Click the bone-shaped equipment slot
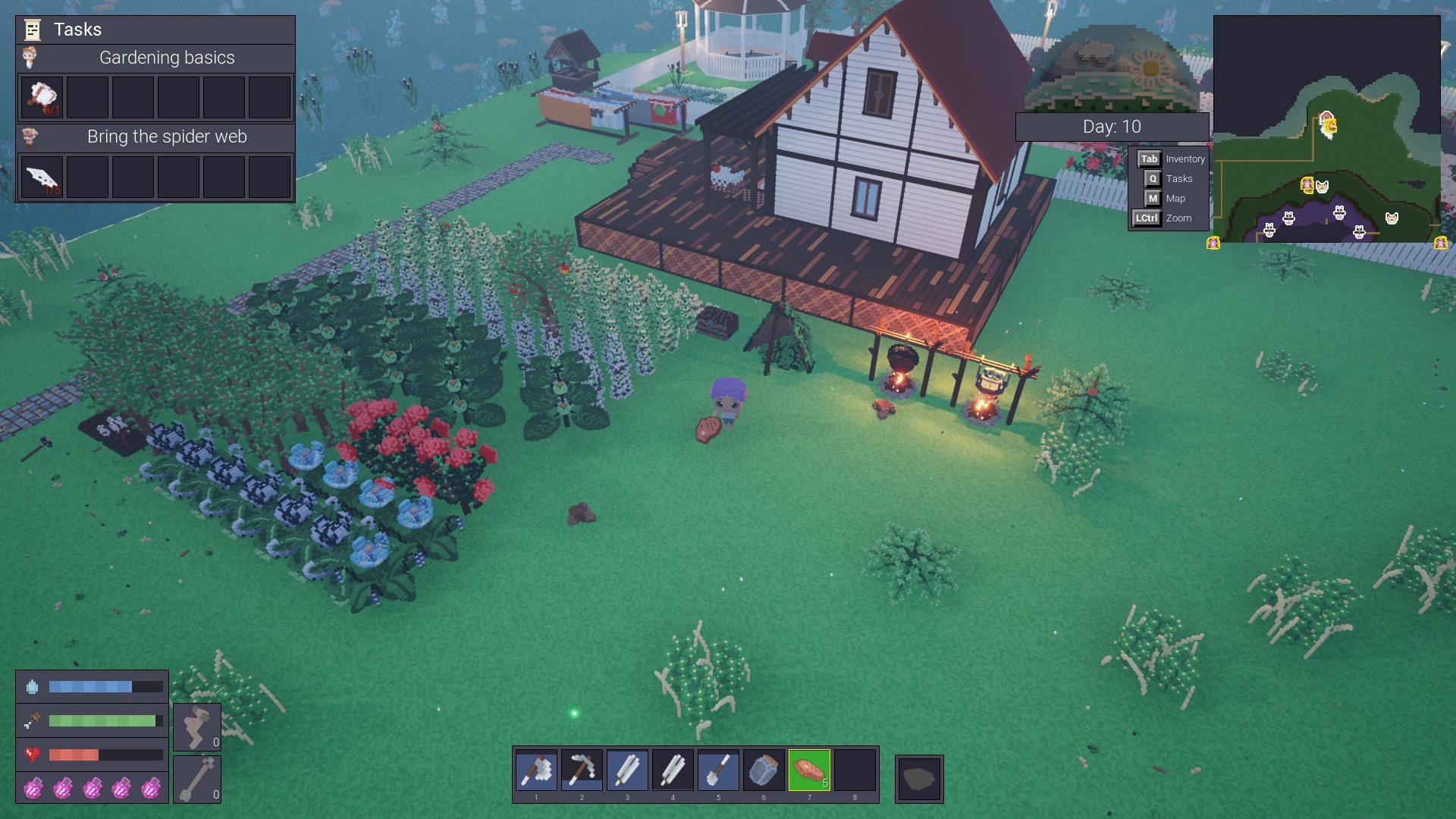1456x819 pixels. coord(197,779)
